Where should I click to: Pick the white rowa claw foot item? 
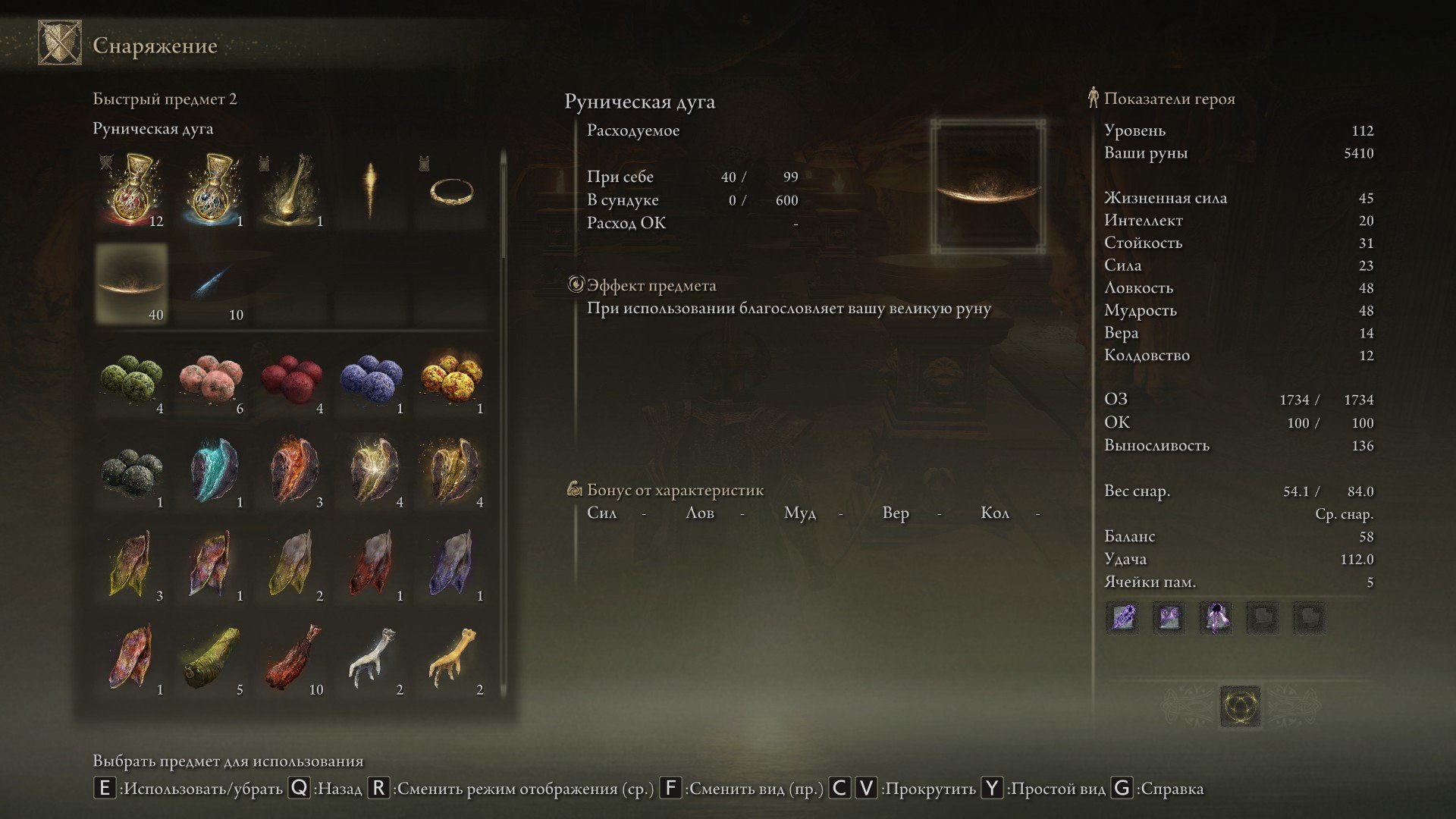point(372,658)
